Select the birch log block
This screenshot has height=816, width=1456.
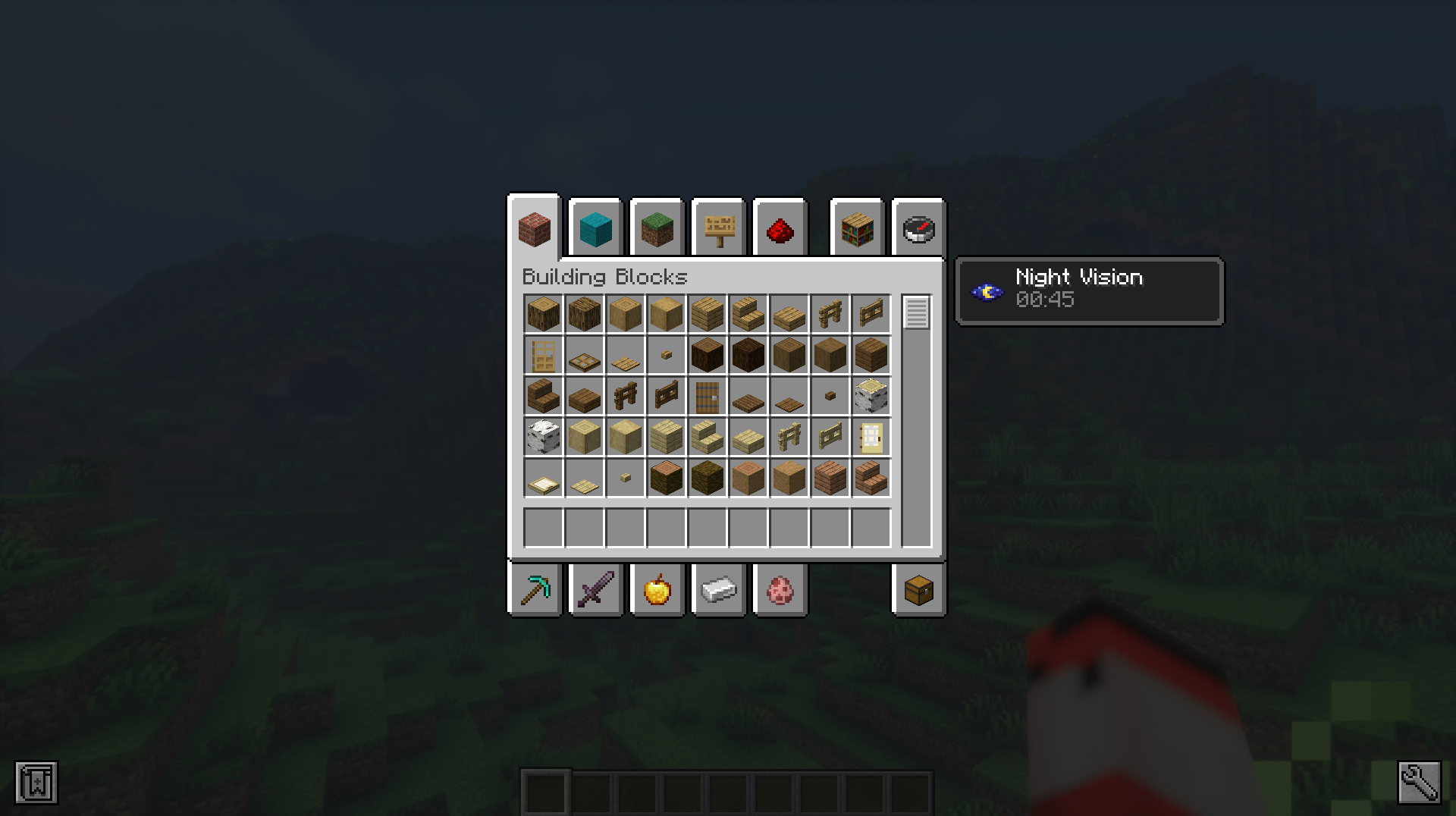[x=871, y=396]
